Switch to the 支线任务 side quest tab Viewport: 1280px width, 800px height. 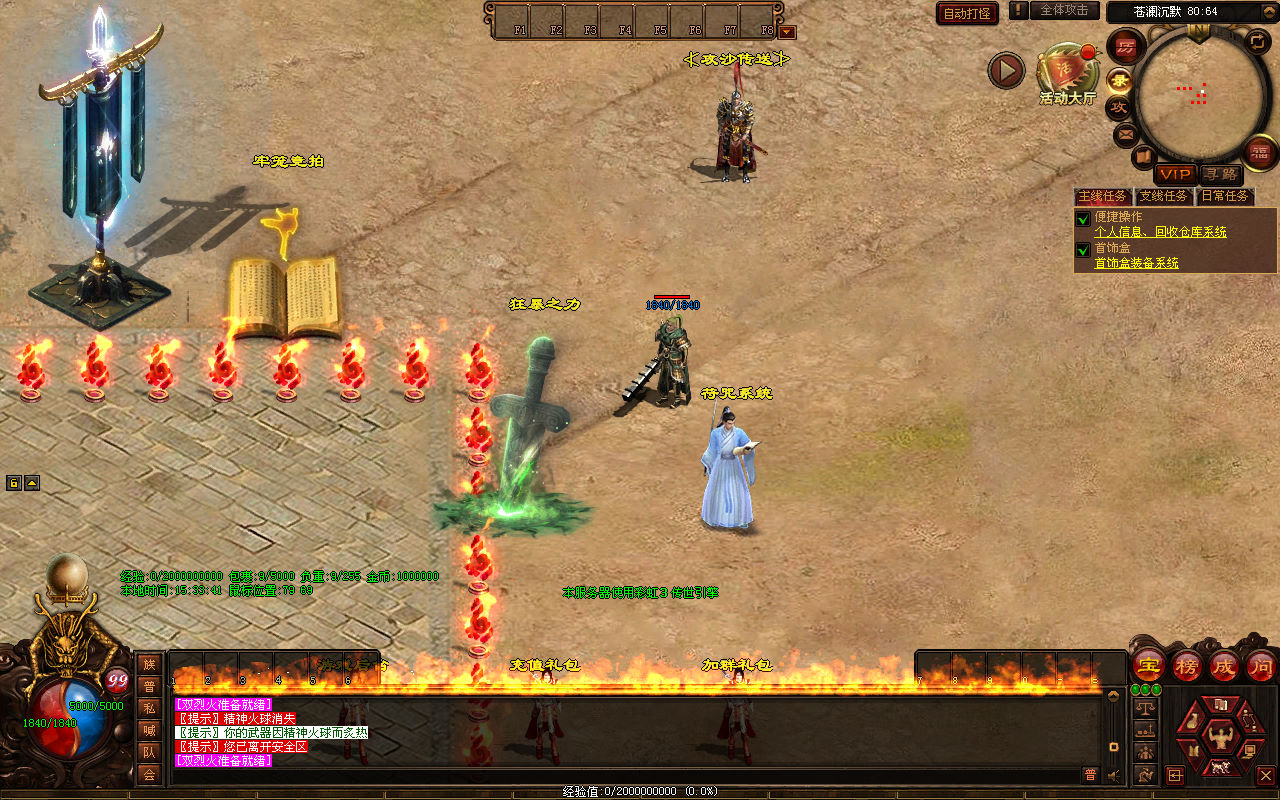[1163, 196]
